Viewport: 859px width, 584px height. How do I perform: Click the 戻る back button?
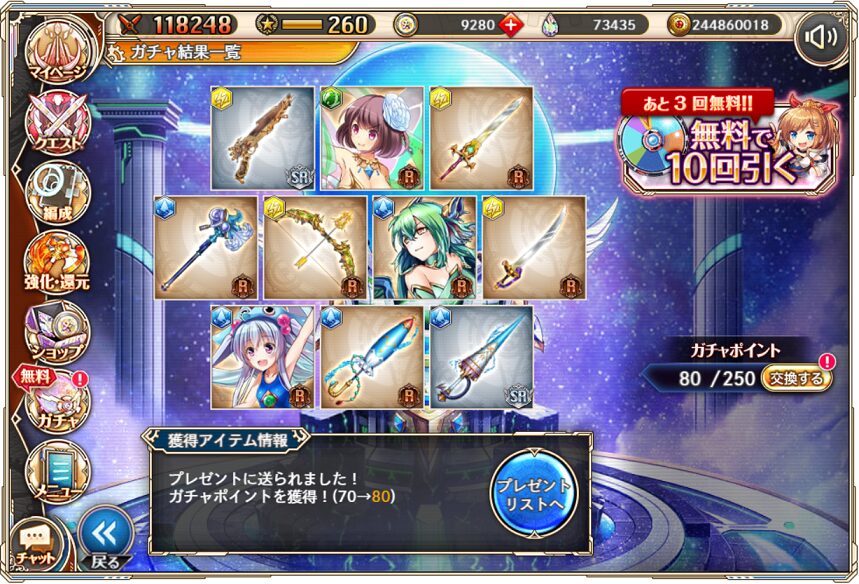pyautogui.click(x=105, y=540)
